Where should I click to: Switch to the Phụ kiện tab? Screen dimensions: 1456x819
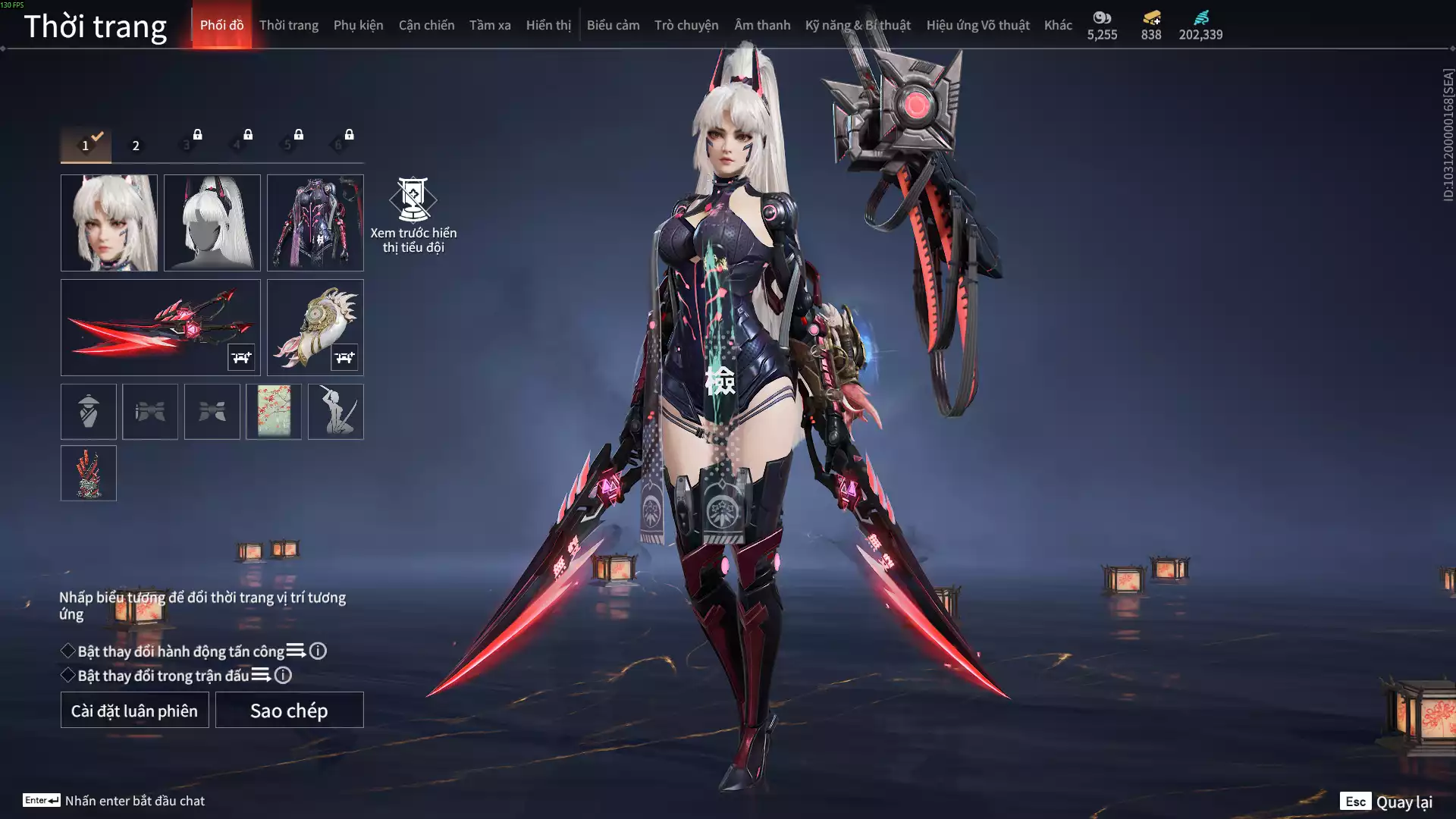click(358, 25)
